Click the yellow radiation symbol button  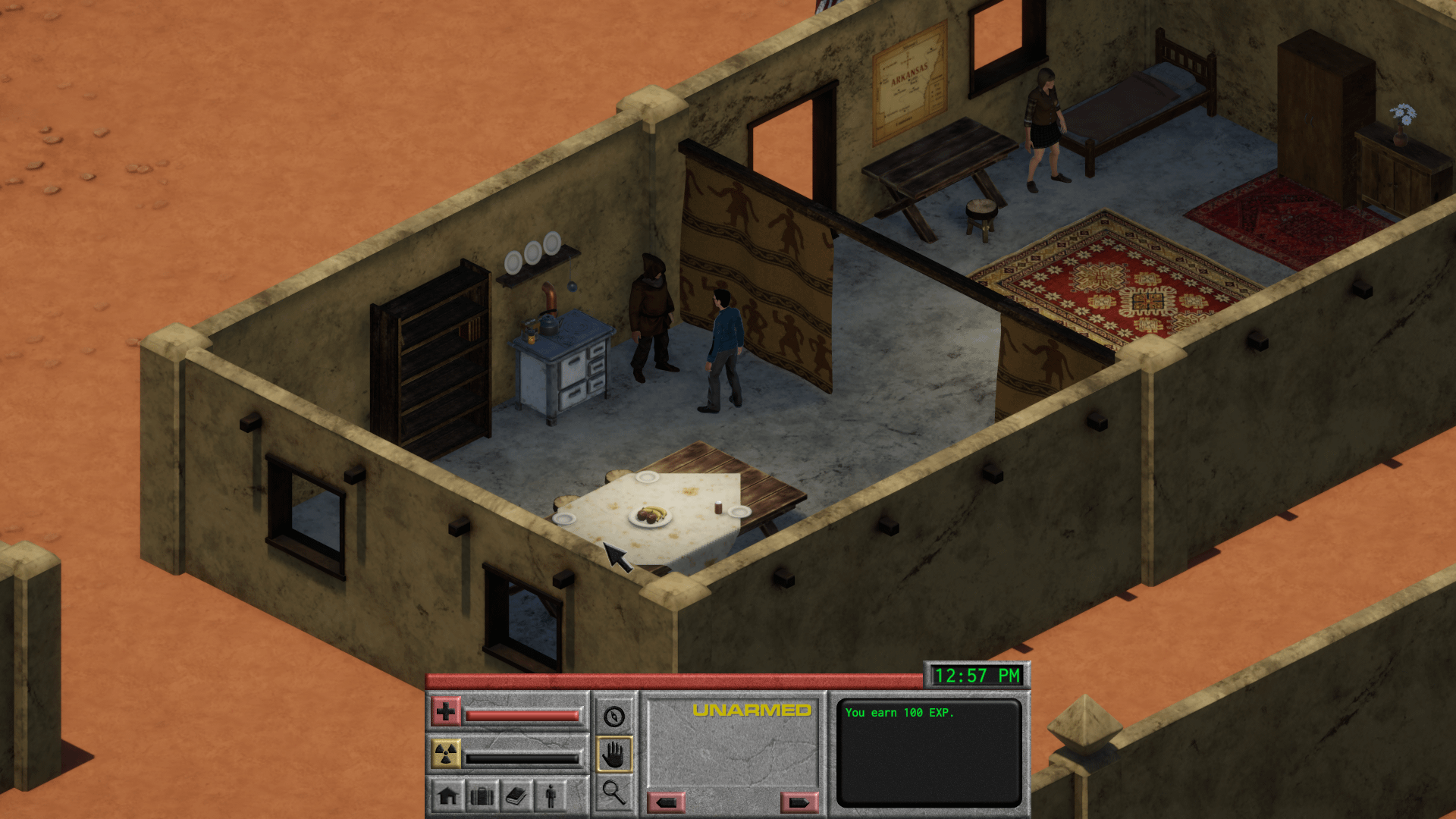click(x=446, y=754)
